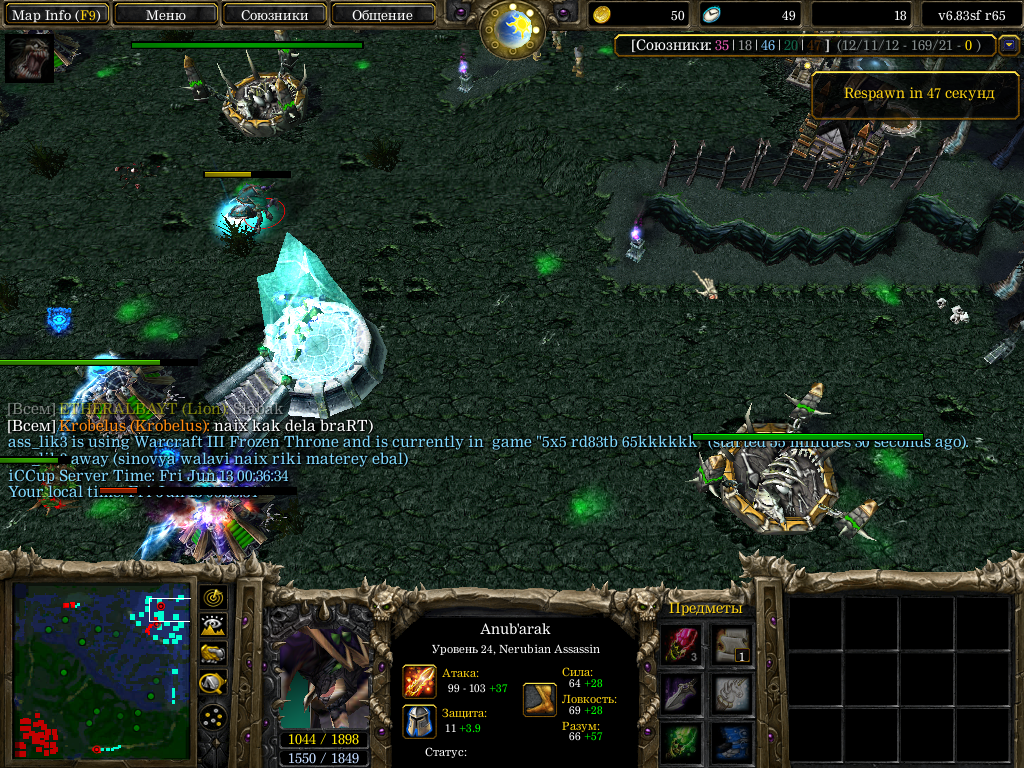This screenshot has width=1024, height=768.
Task: Toggle minimap creep camp display button
Action: (x=214, y=684)
